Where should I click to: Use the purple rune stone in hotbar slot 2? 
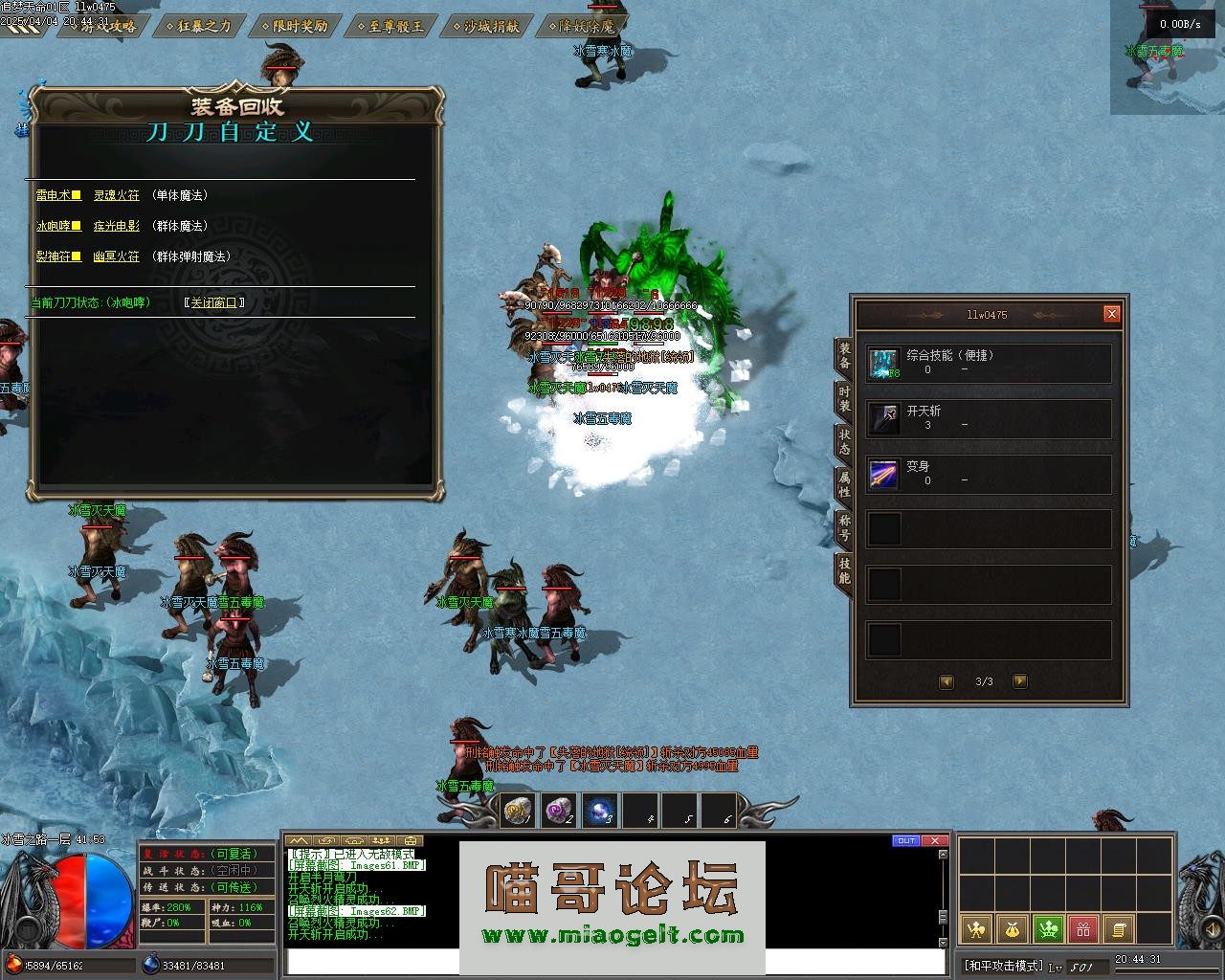click(560, 812)
